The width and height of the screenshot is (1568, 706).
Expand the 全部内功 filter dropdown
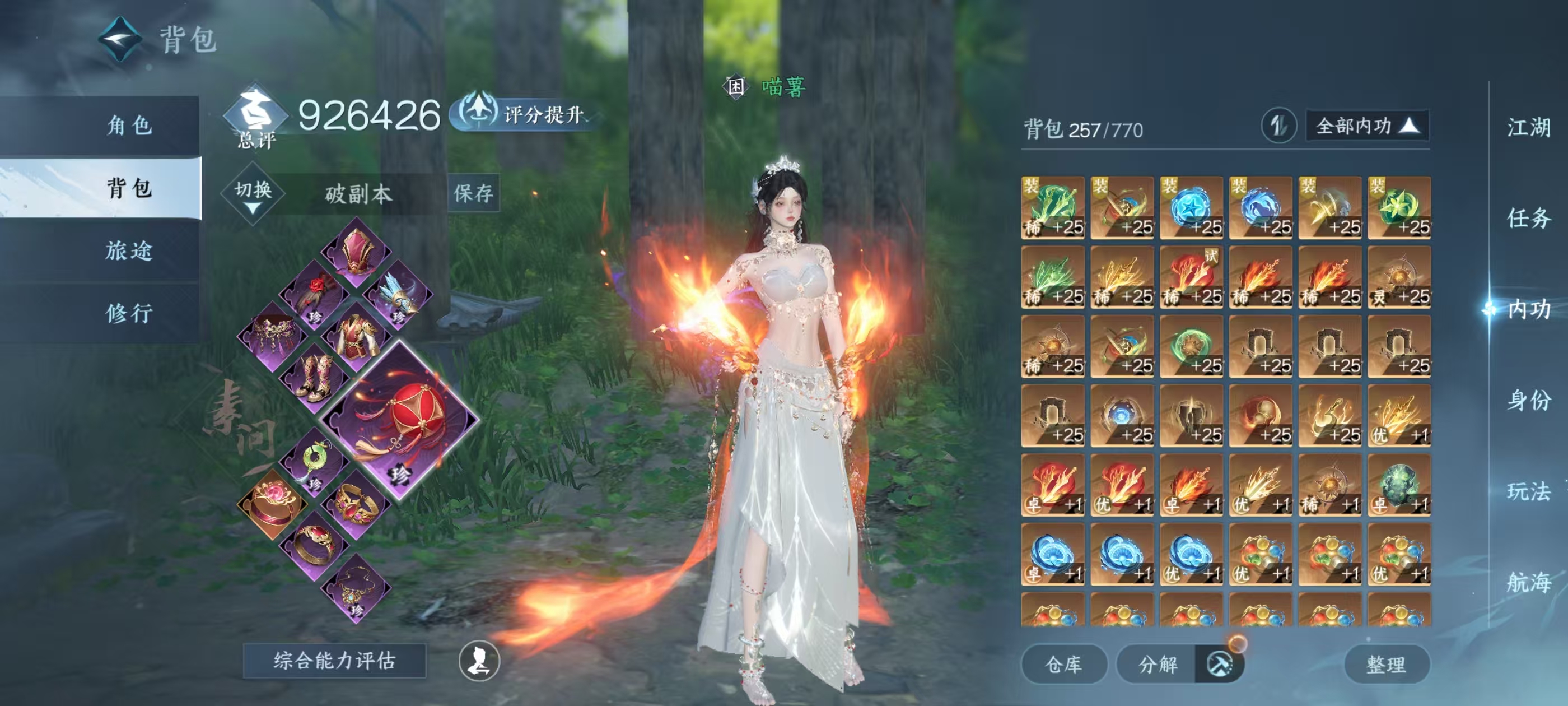coord(1367,126)
